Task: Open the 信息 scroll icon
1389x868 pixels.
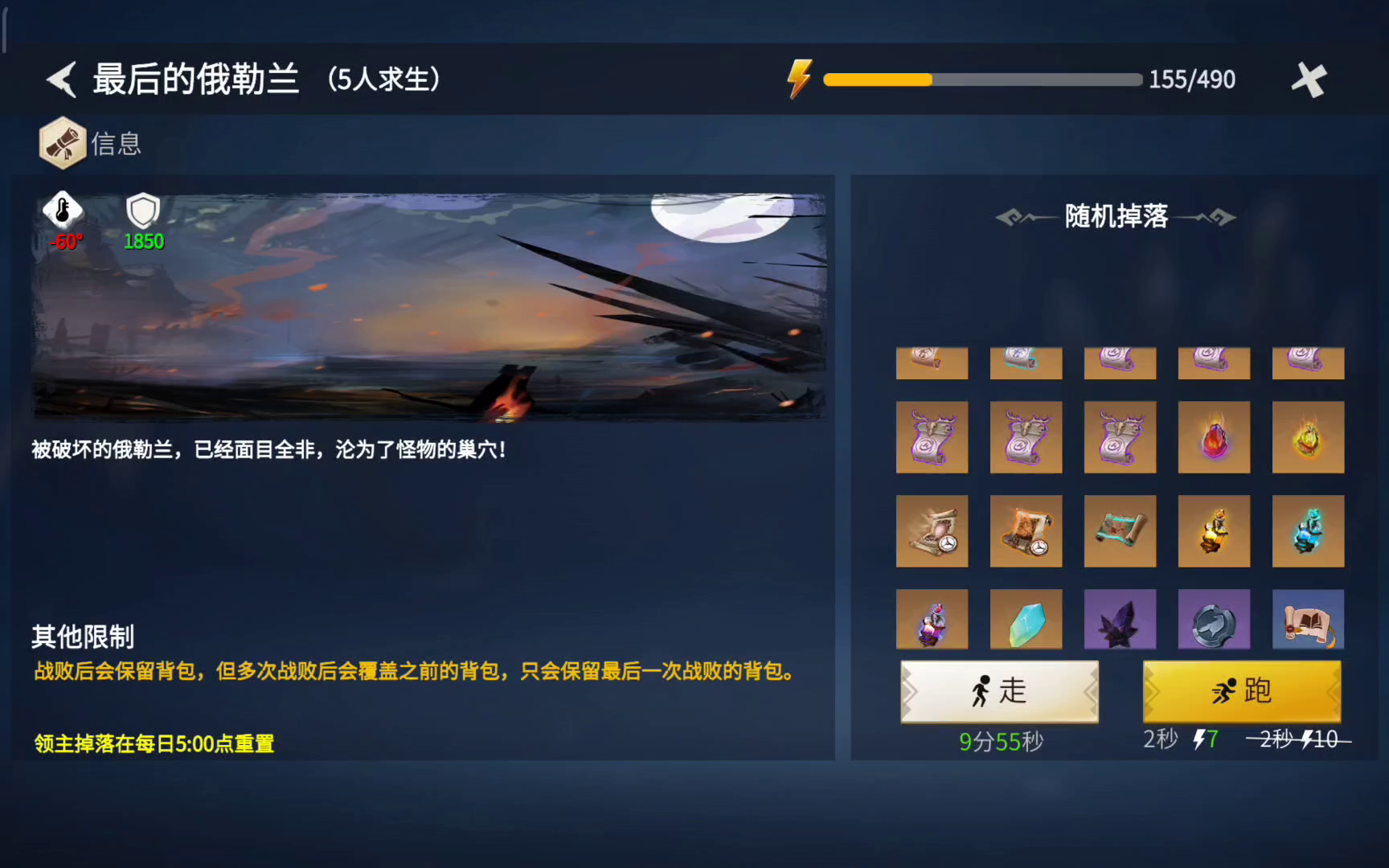Action: pos(64,142)
